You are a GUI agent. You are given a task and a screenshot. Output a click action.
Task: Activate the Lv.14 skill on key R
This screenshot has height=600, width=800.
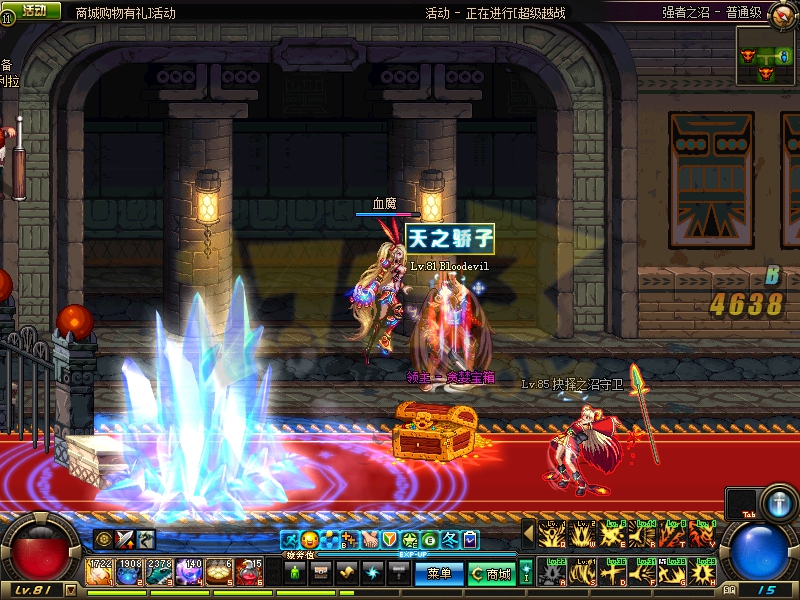tap(644, 535)
